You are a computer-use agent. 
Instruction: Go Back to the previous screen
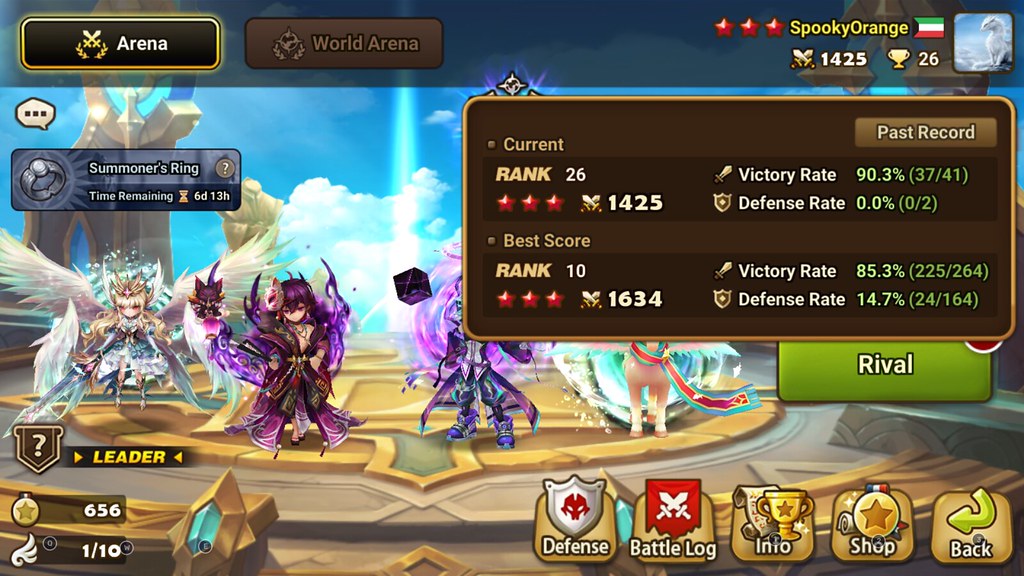pos(970,522)
